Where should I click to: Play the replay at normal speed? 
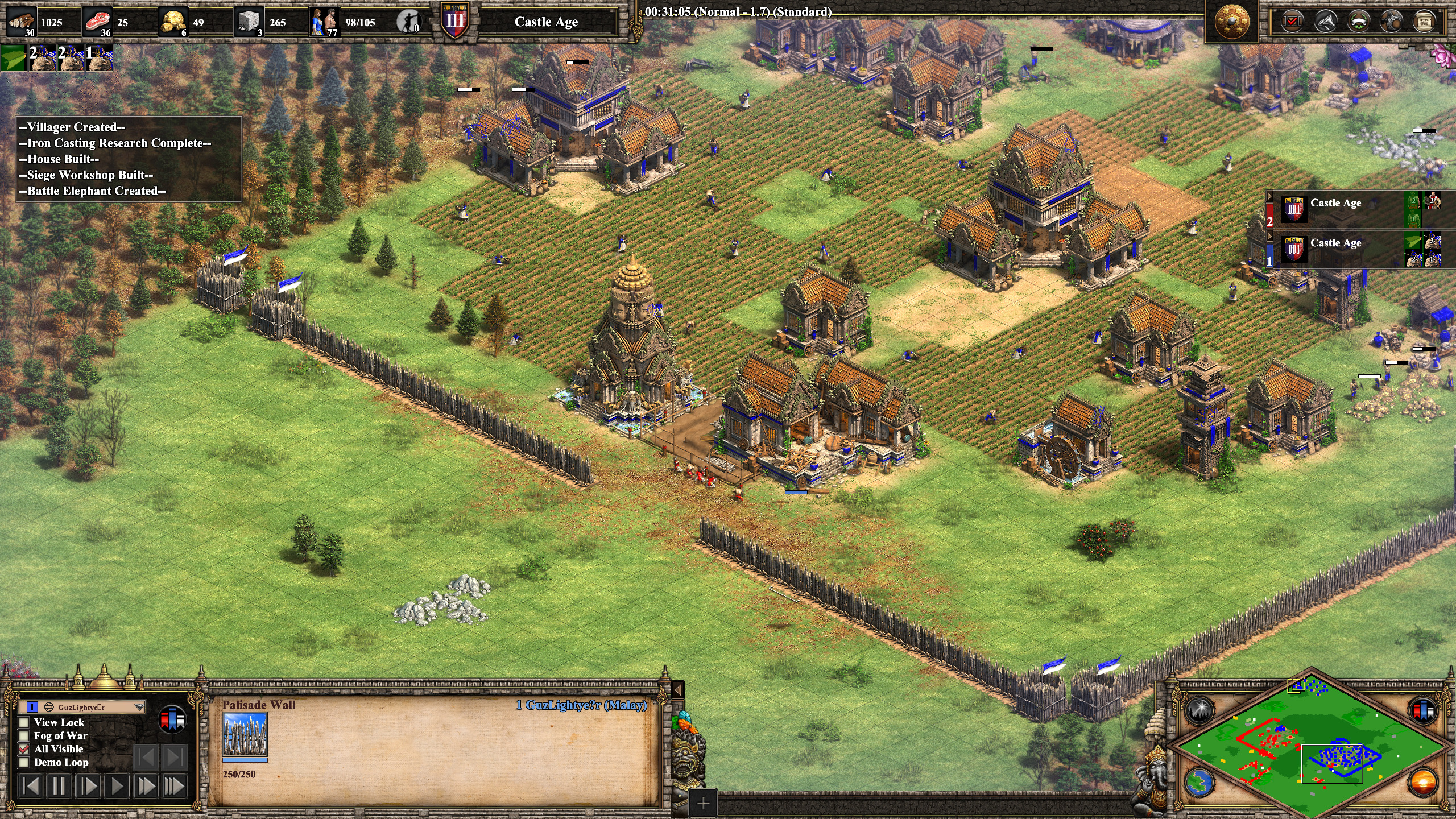pos(117,787)
